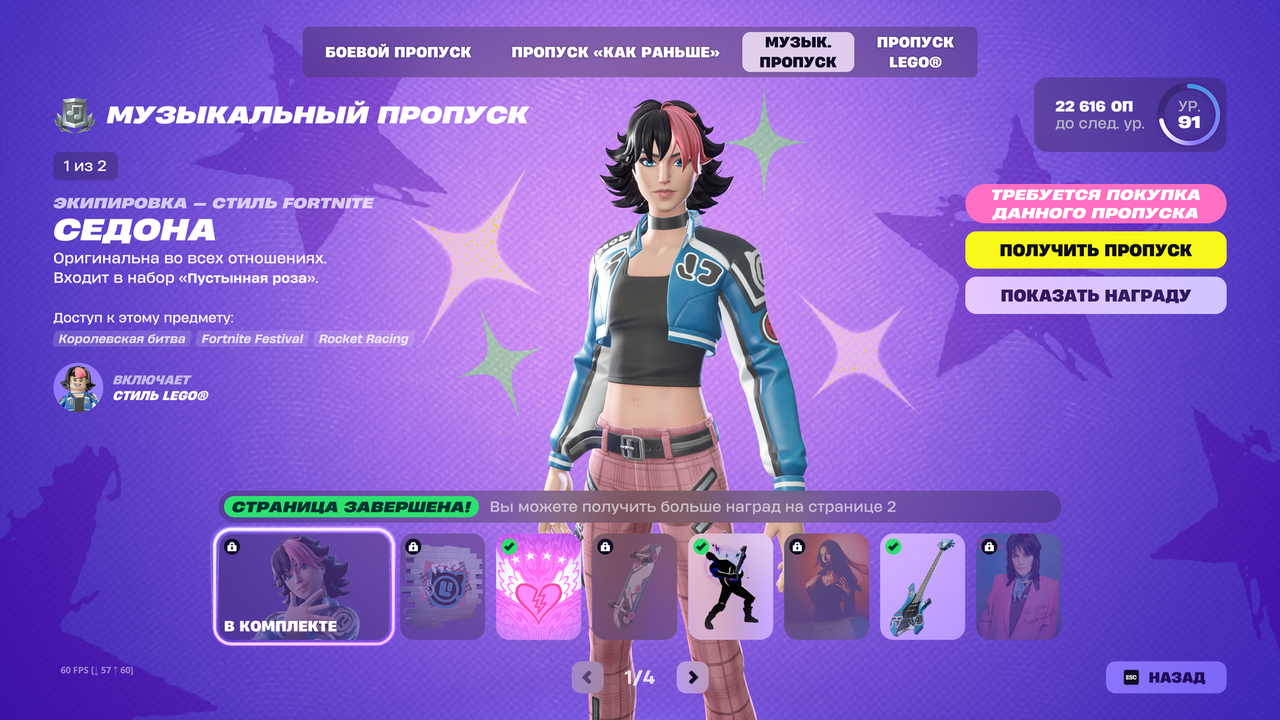The width and height of the screenshot is (1280, 720).
Task: Select the broken pink heart reward
Action: click(538, 587)
